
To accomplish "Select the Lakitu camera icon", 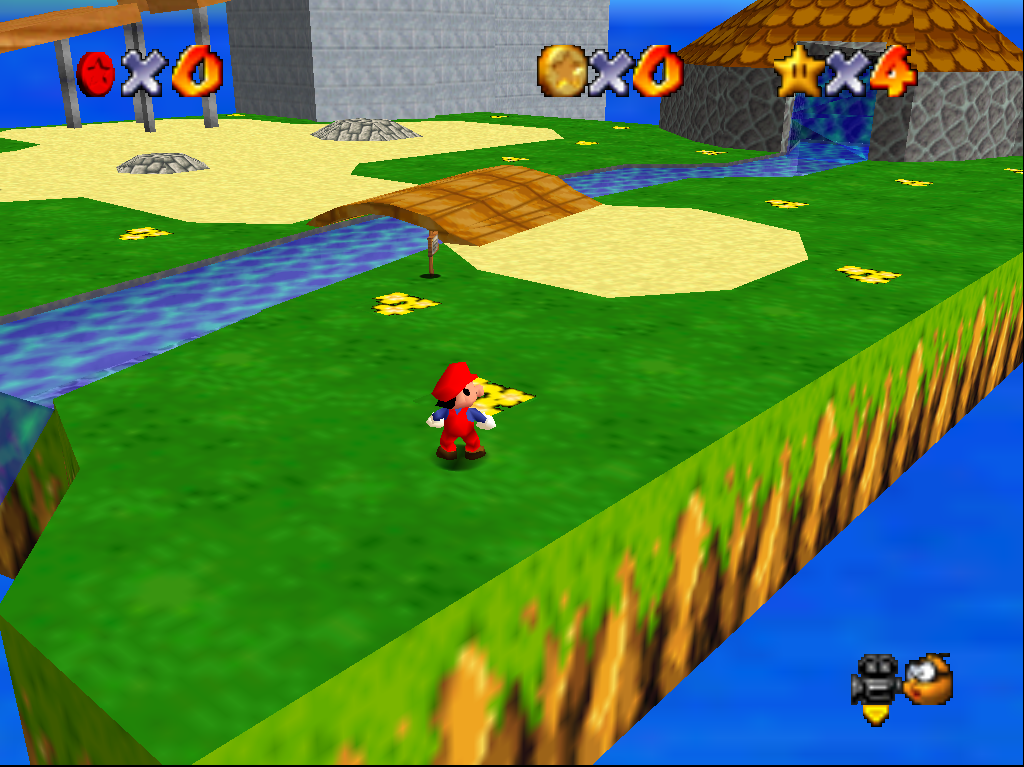I will click(x=928, y=680).
